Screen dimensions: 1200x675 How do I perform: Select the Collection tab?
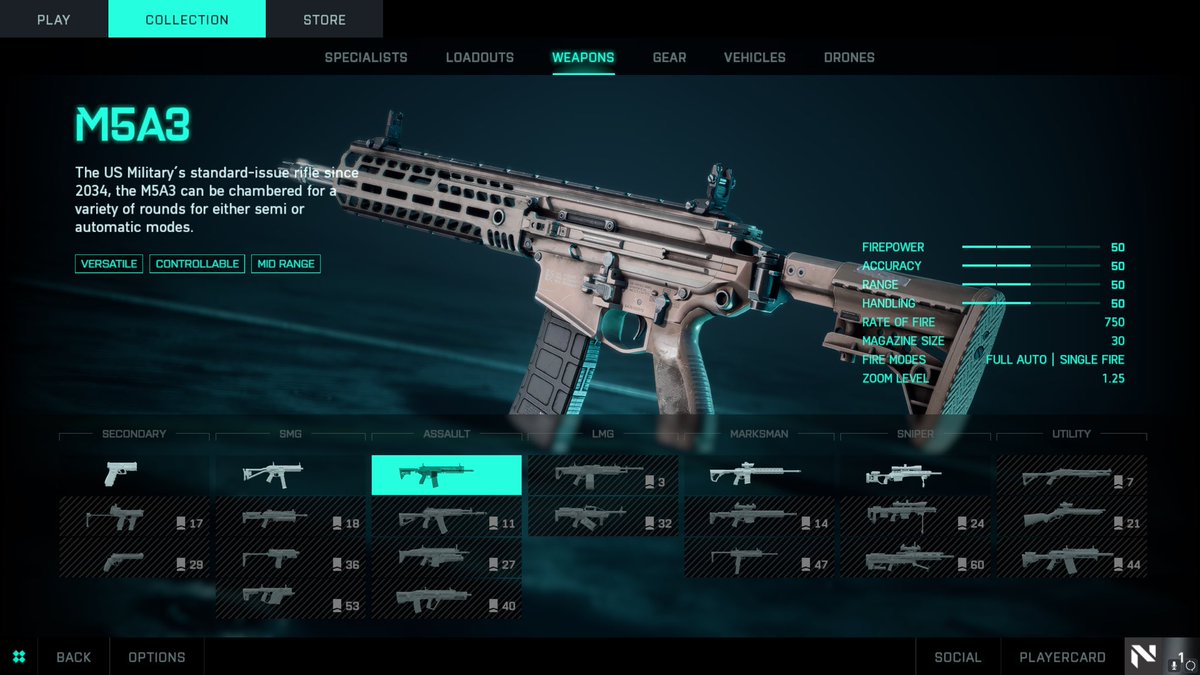(187, 19)
